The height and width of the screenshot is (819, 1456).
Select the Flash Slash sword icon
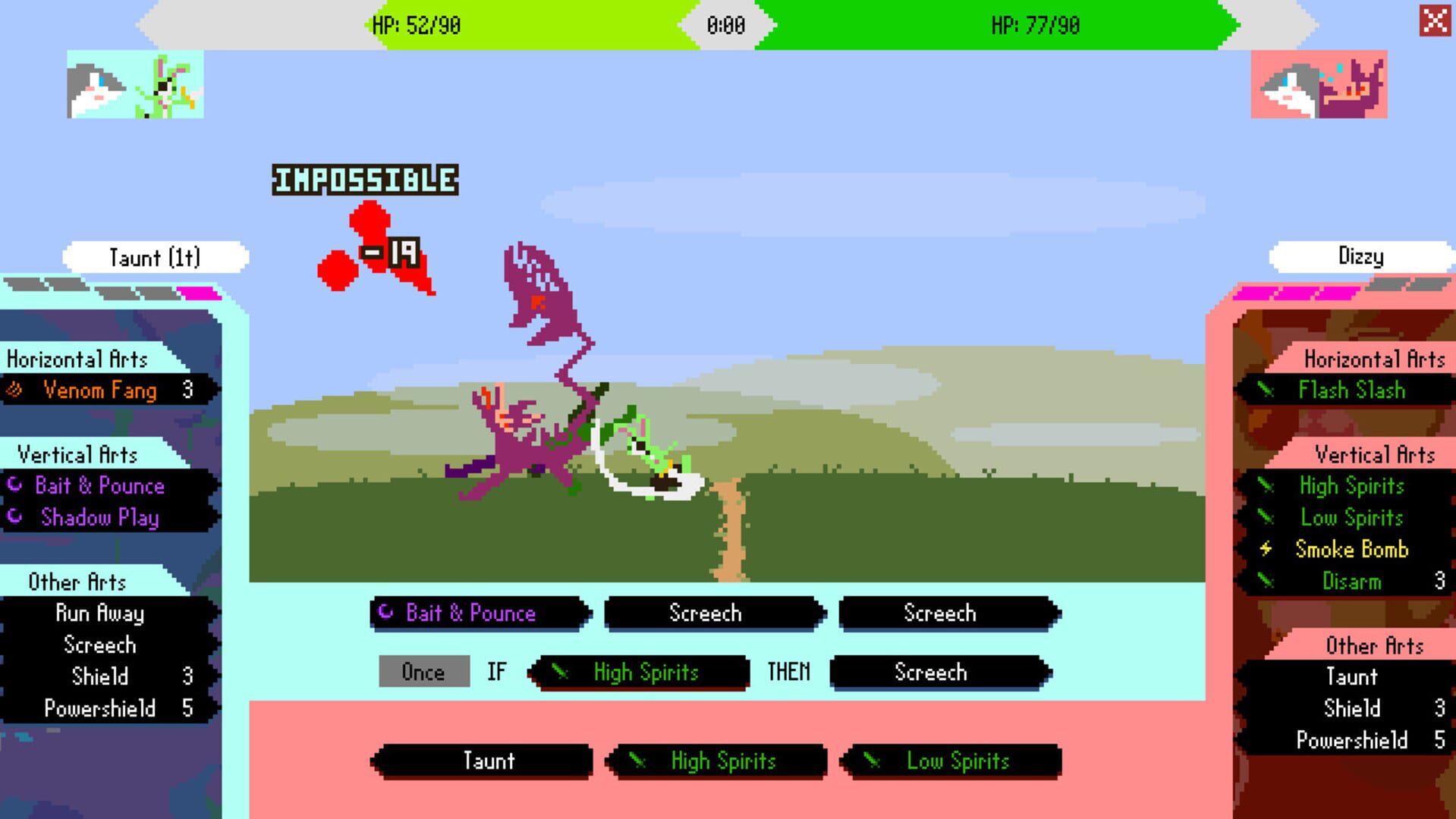(x=1267, y=391)
